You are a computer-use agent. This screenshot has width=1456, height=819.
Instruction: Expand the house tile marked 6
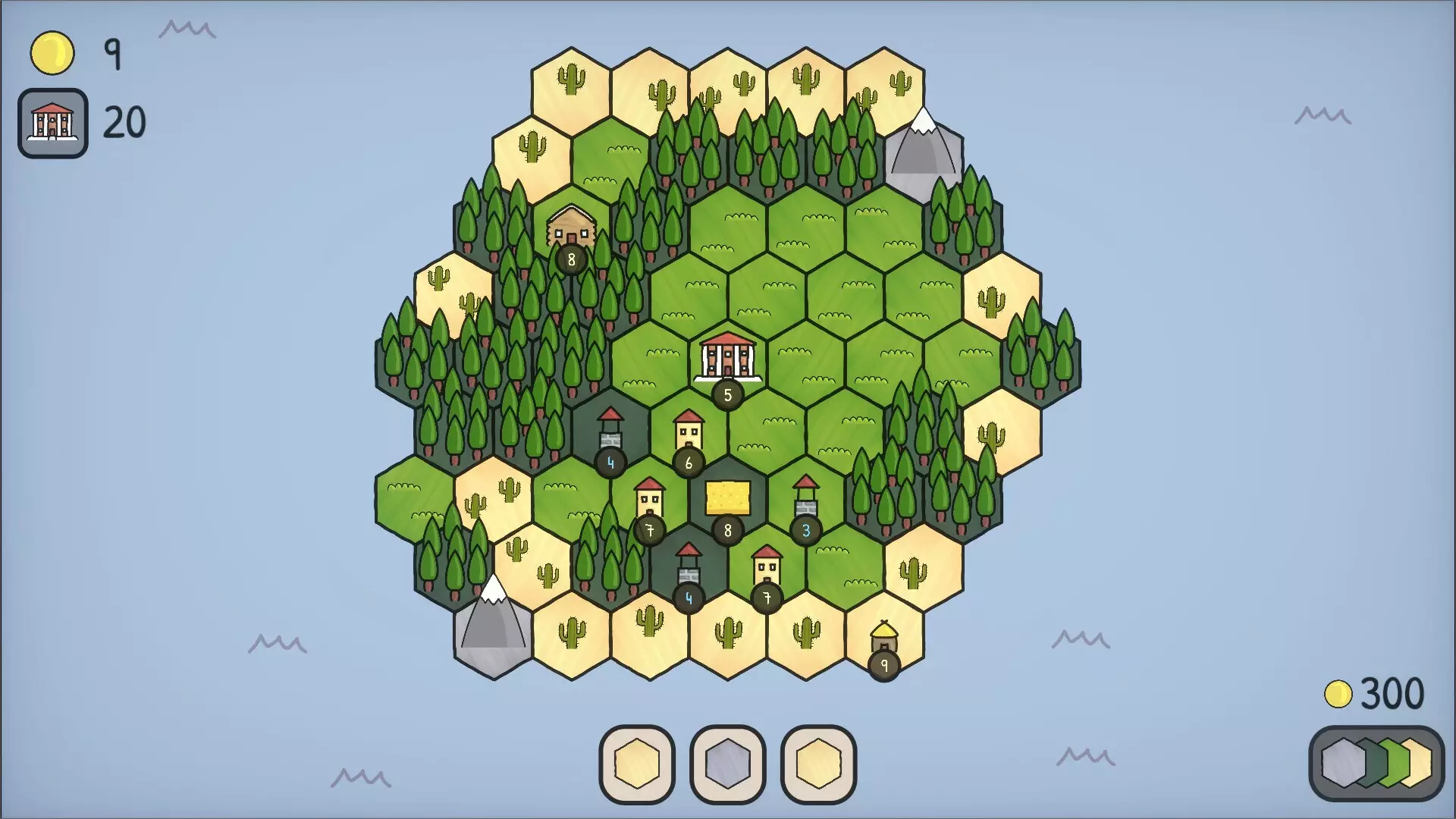pos(688,432)
